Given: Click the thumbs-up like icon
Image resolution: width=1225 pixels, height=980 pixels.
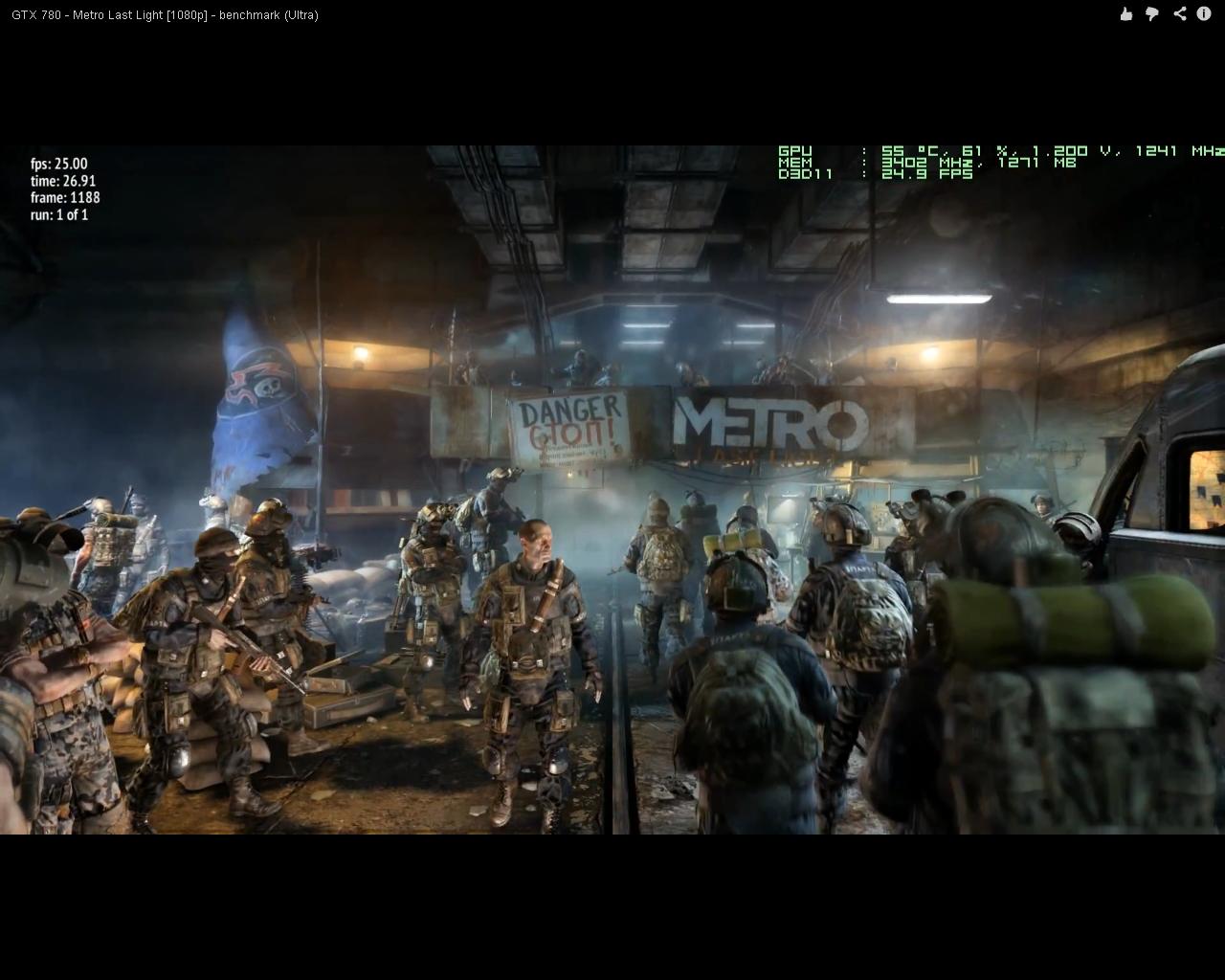Looking at the screenshot, I should 1125,13.
